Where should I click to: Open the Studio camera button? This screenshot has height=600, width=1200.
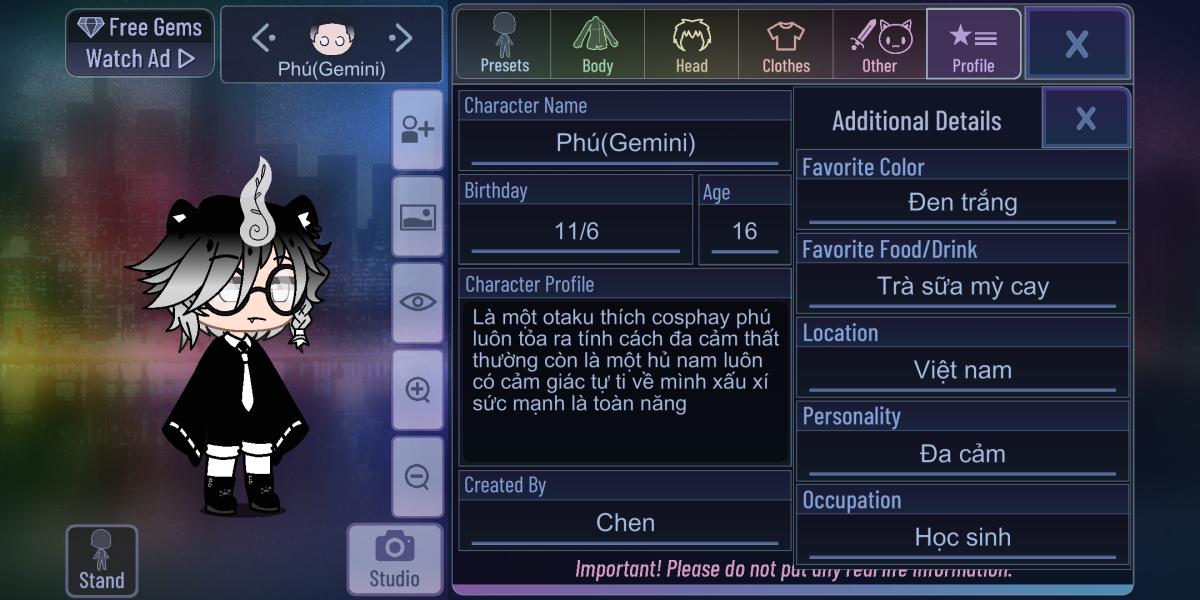(x=394, y=558)
